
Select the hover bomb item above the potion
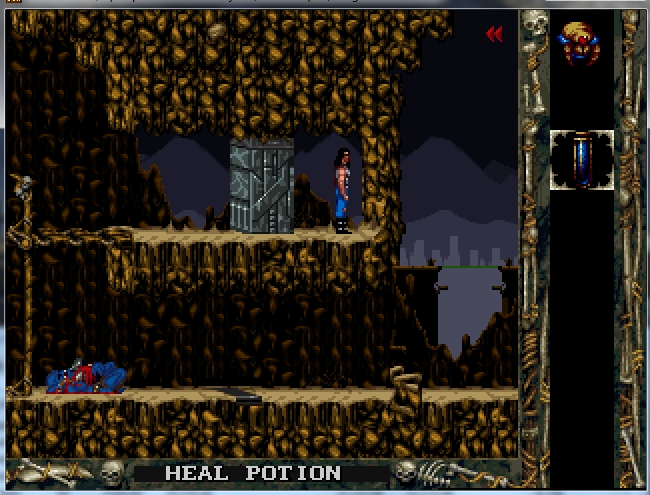coord(581,43)
